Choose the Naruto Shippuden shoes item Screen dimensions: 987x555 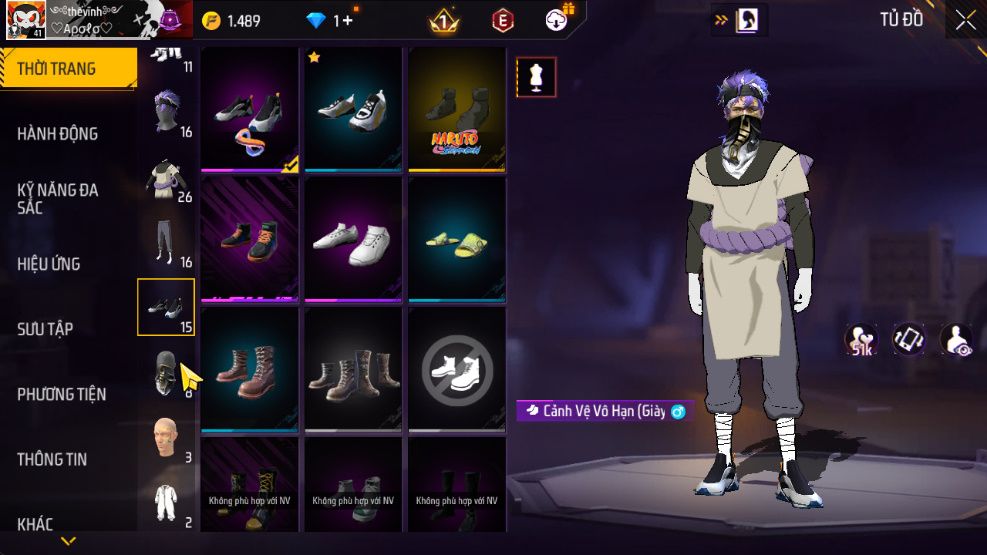(457, 109)
